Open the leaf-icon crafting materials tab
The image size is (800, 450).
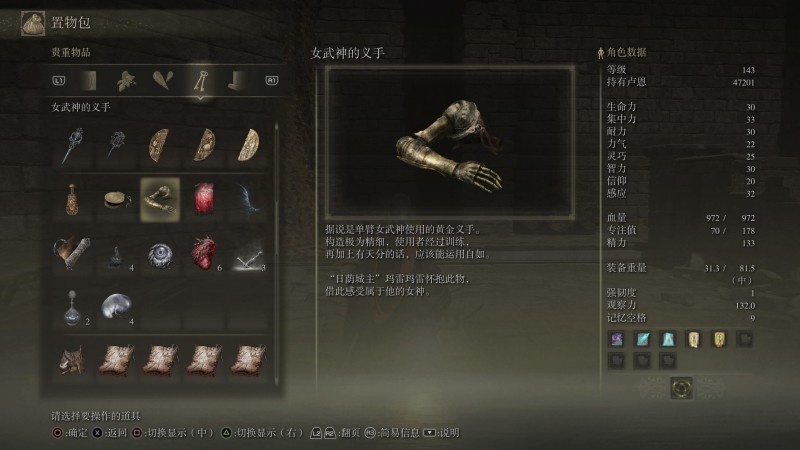click(124, 80)
